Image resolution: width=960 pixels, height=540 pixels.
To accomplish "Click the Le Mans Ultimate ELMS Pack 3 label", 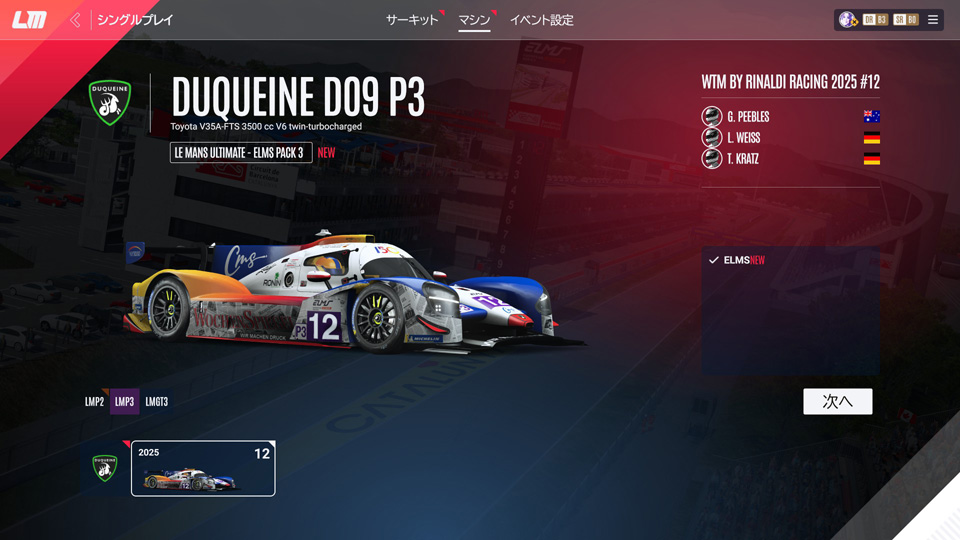I will [241, 153].
